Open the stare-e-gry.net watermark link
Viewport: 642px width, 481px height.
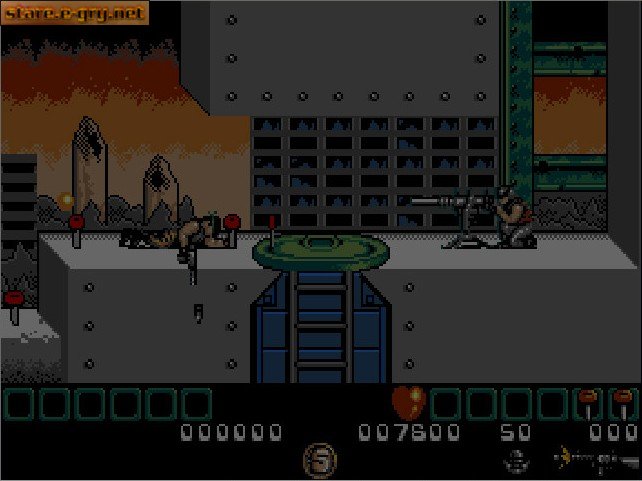75,13
